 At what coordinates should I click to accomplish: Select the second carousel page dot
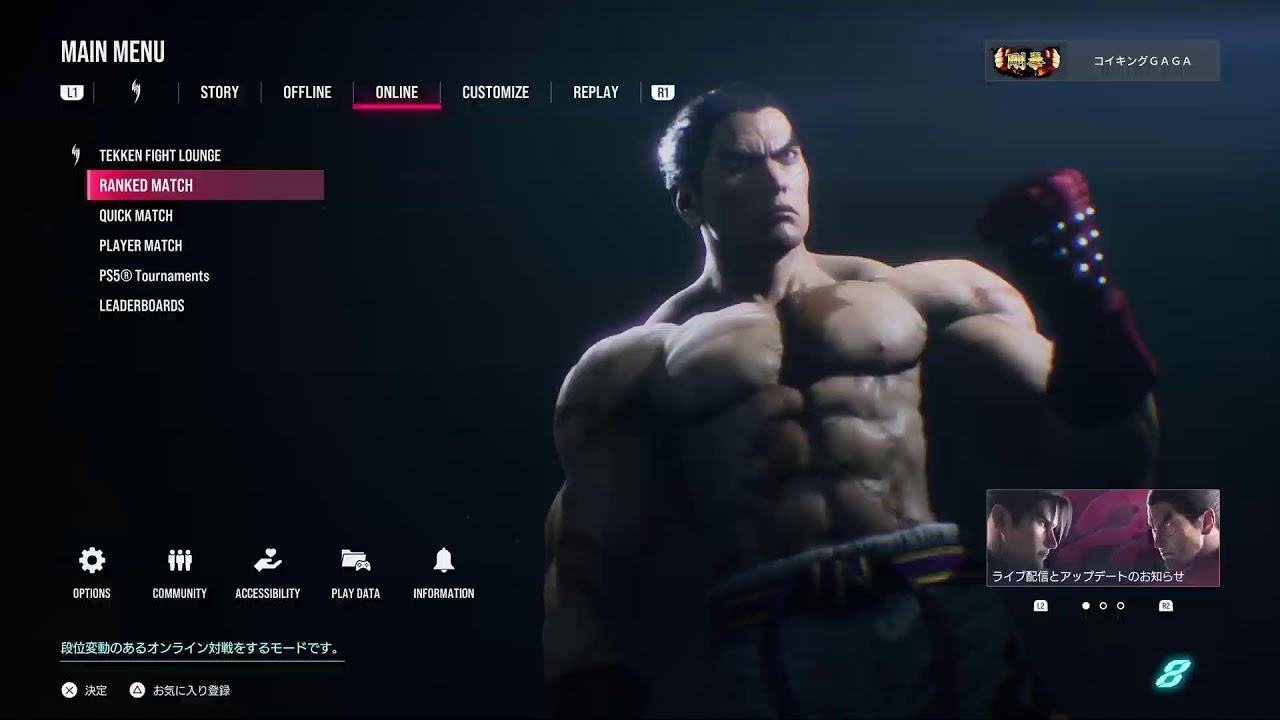click(x=1103, y=604)
